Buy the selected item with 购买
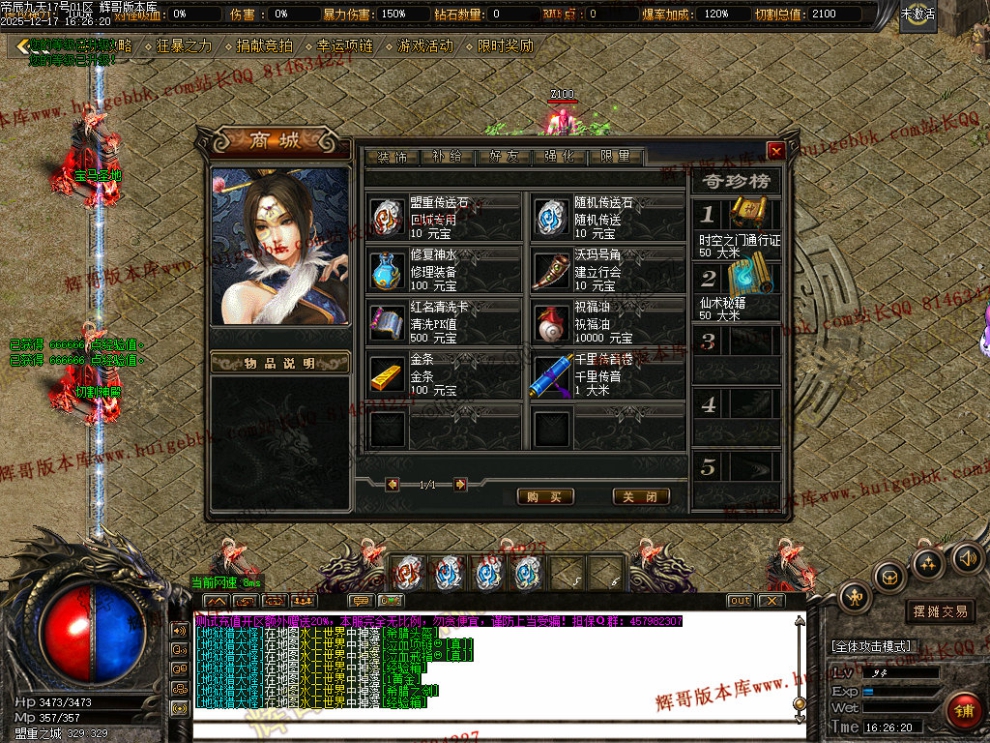 [x=545, y=497]
